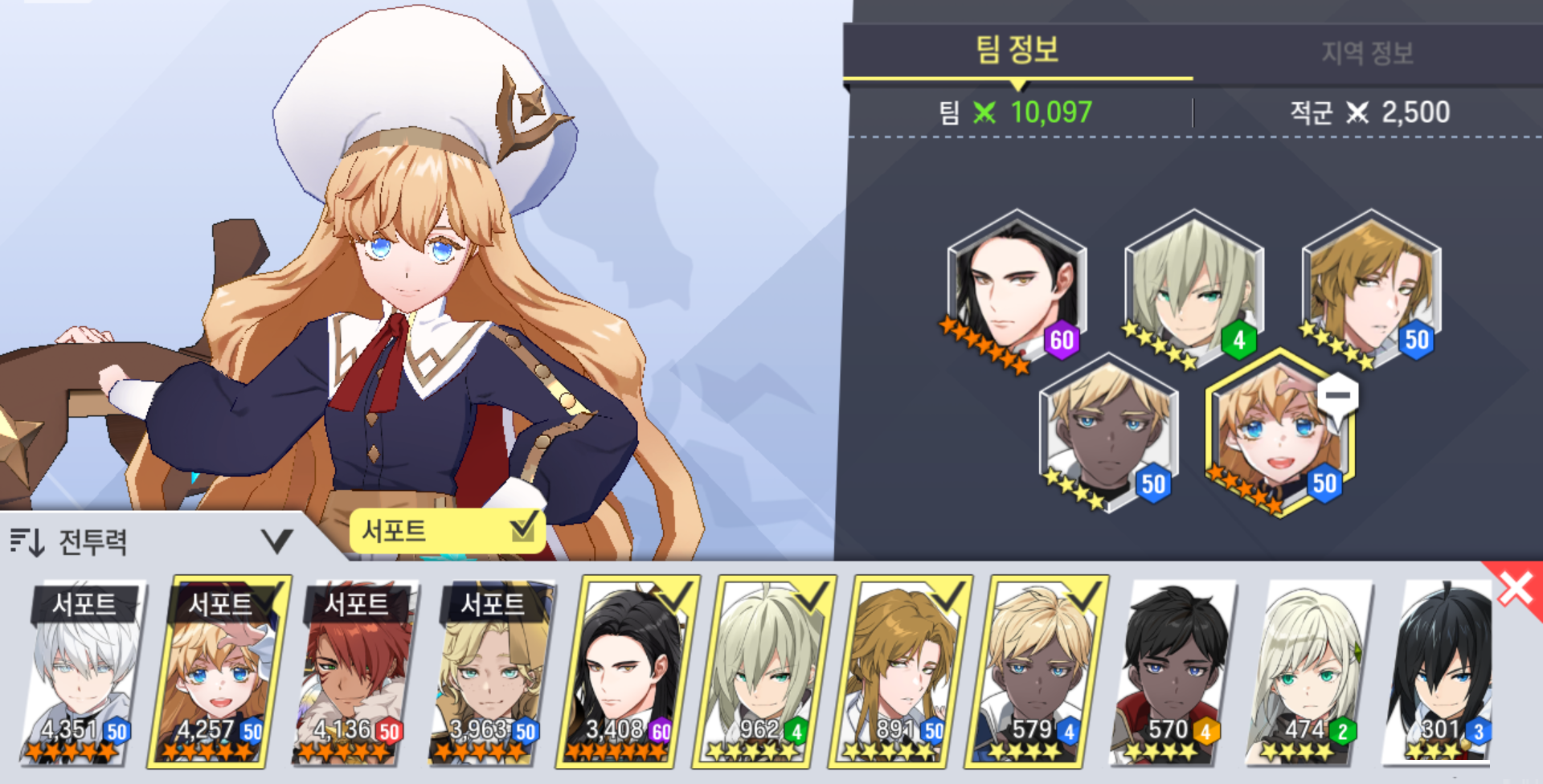1543x784 pixels.
Task: Remove the orange-haired hero via minus button
Action: point(1337,396)
